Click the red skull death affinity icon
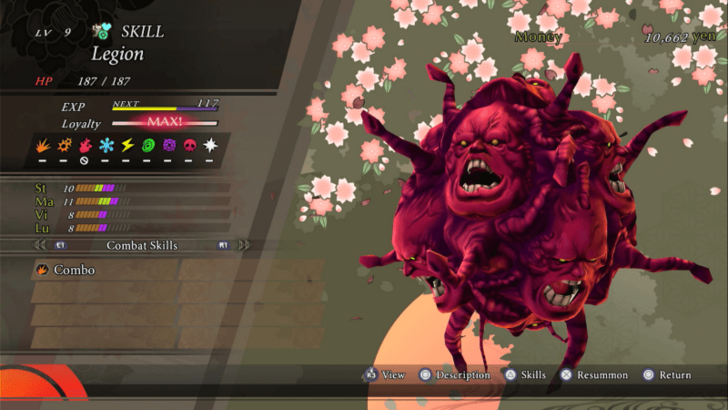 point(189,146)
